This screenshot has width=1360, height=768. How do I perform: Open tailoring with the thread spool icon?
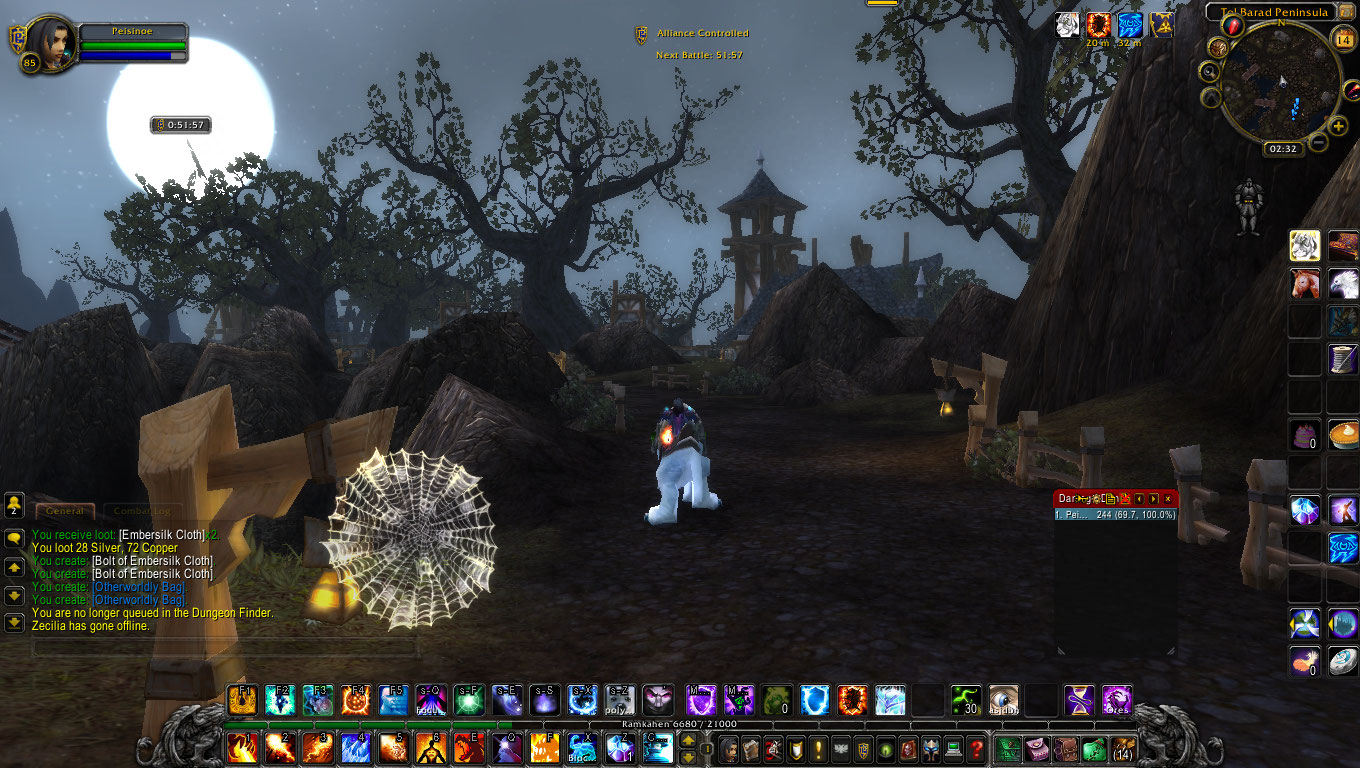tap(1343, 359)
